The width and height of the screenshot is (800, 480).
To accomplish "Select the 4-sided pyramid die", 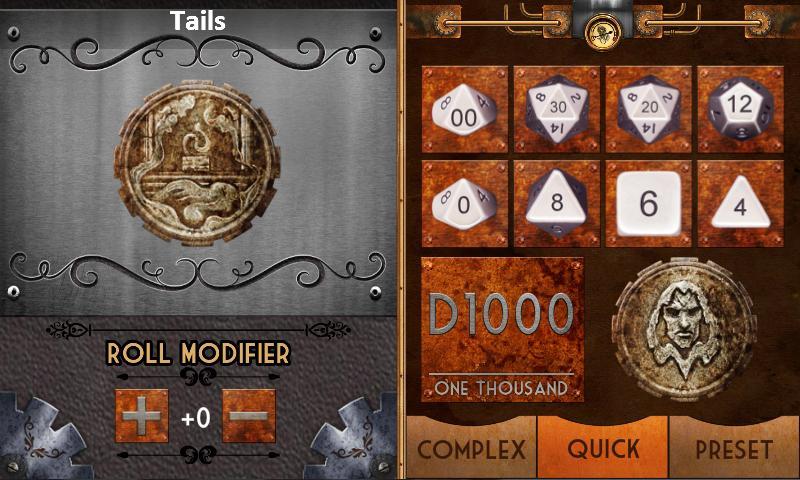I will coord(739,203).
